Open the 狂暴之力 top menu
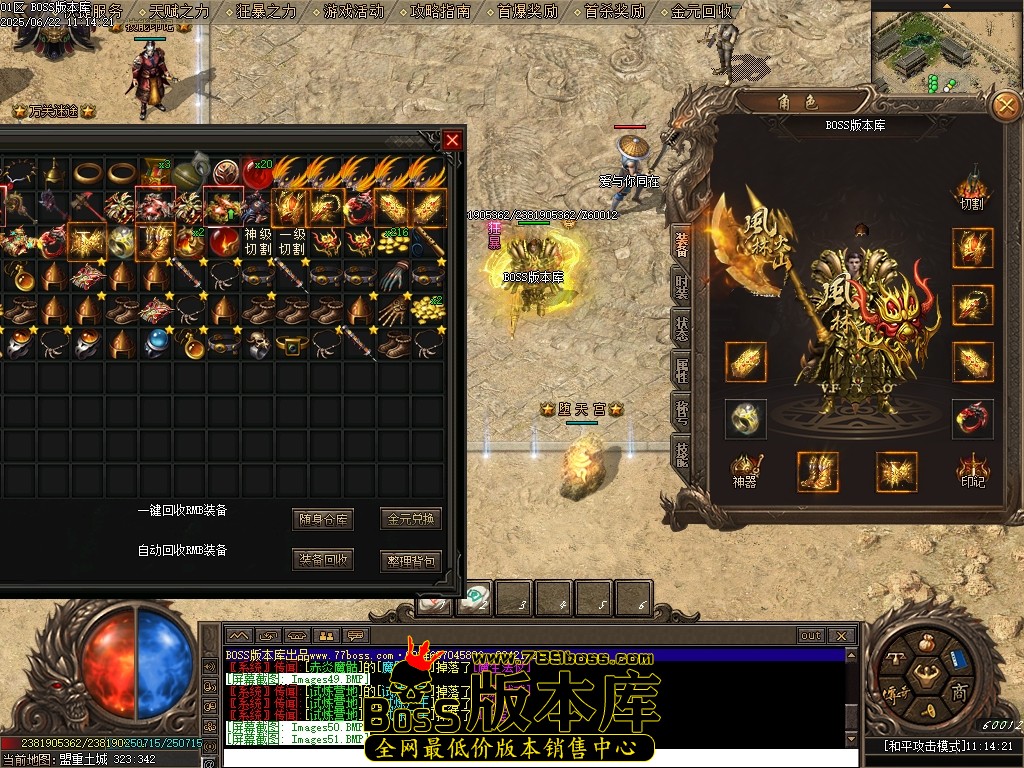The height and width of the screenshot is (768, 1024). pyautogui.click(x=267, y=12)
